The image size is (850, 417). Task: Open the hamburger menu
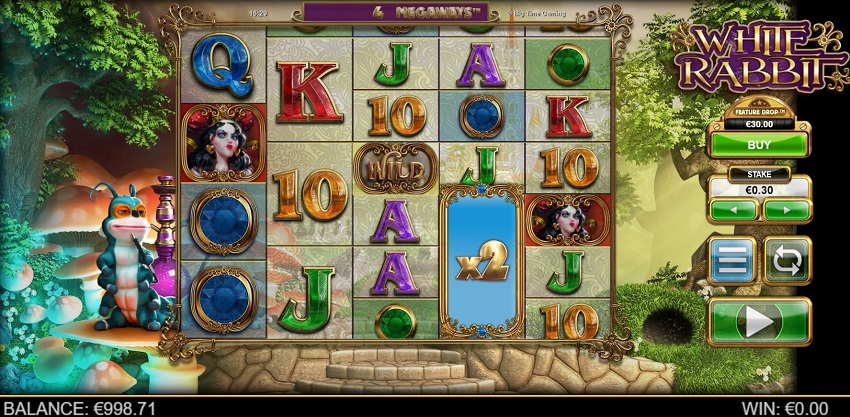(x=732, y=260)
